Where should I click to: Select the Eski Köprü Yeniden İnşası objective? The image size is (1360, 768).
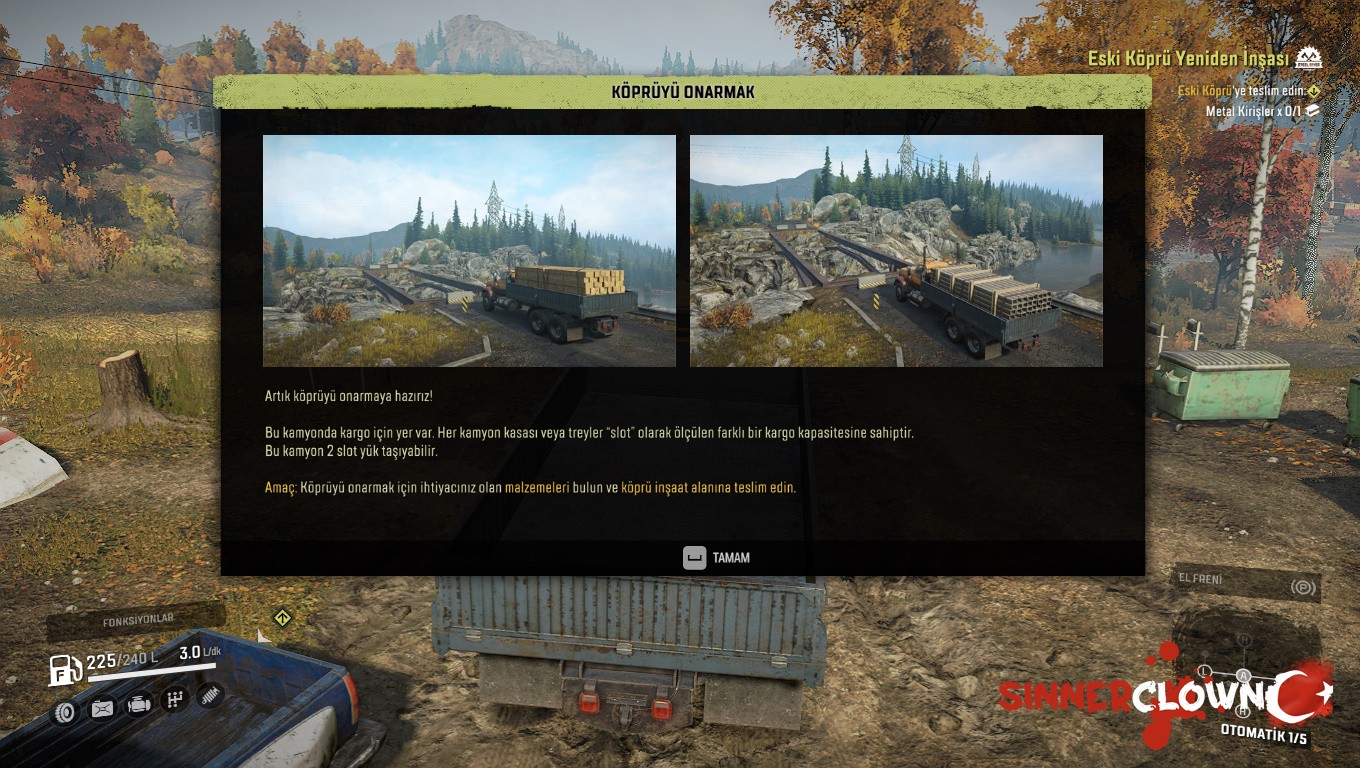1187,59
